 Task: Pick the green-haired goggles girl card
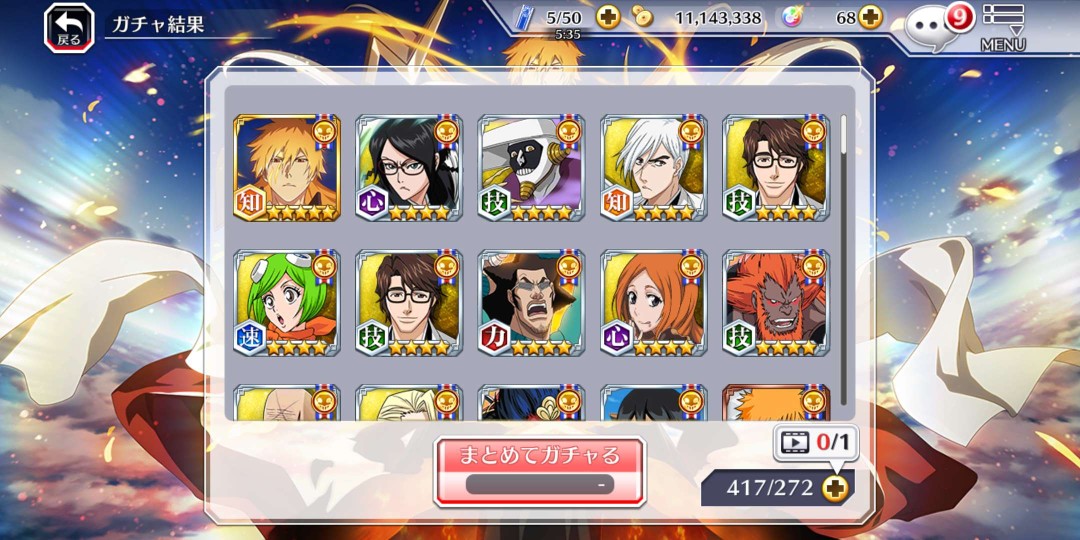click(287, 303)
